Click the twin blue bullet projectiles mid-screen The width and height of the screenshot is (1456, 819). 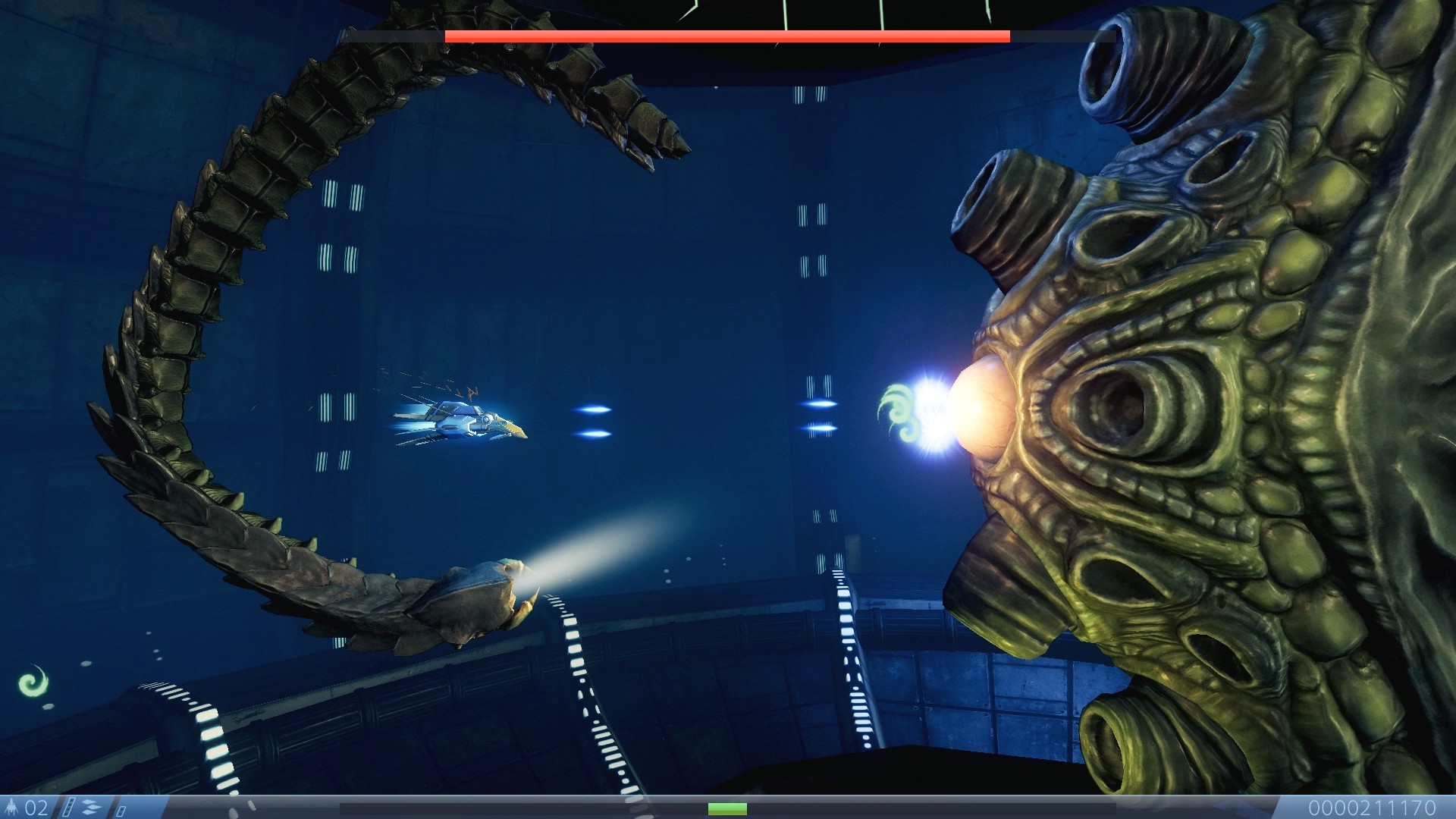[591, 421]
